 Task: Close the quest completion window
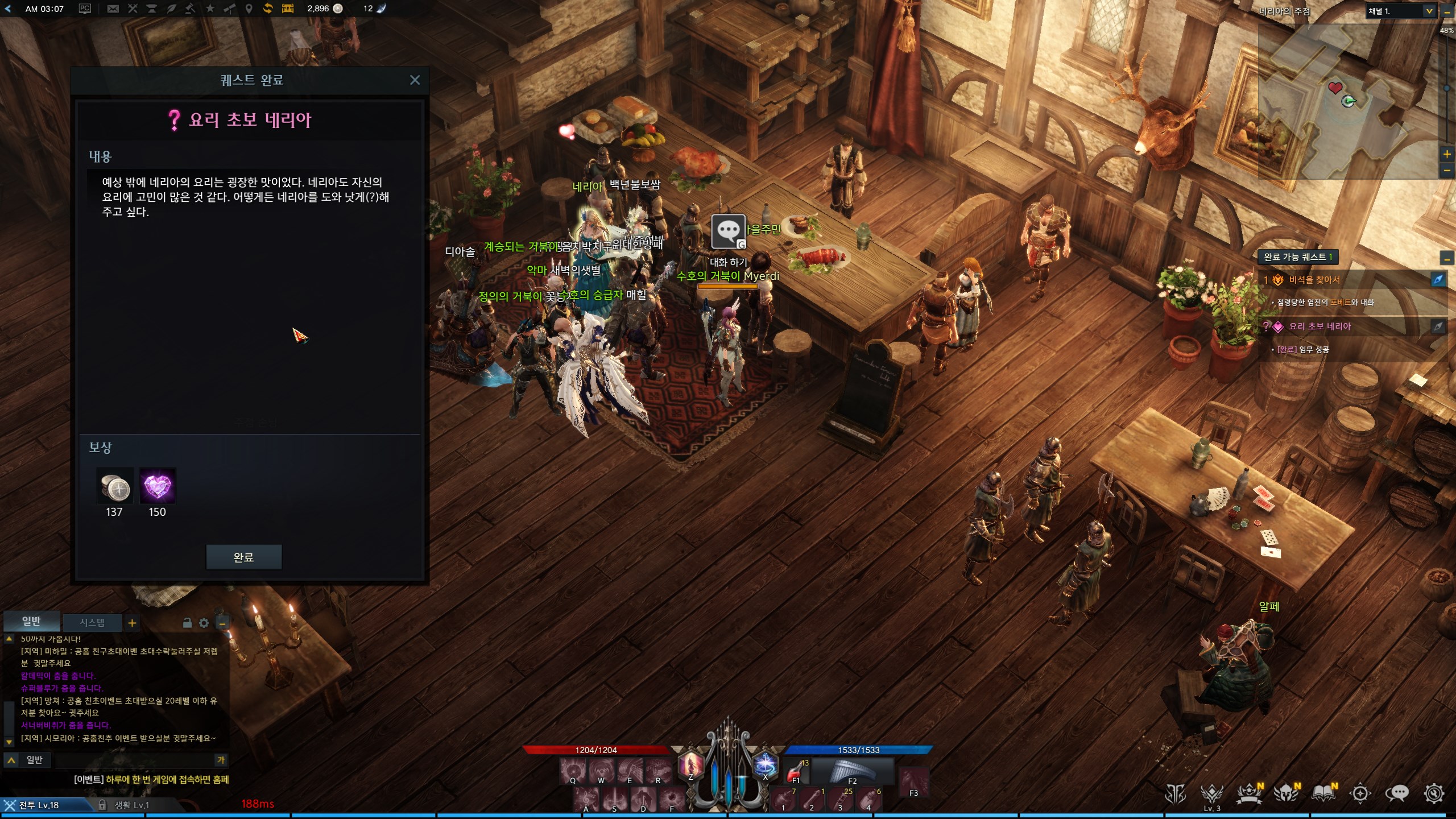tap(415, 80)
